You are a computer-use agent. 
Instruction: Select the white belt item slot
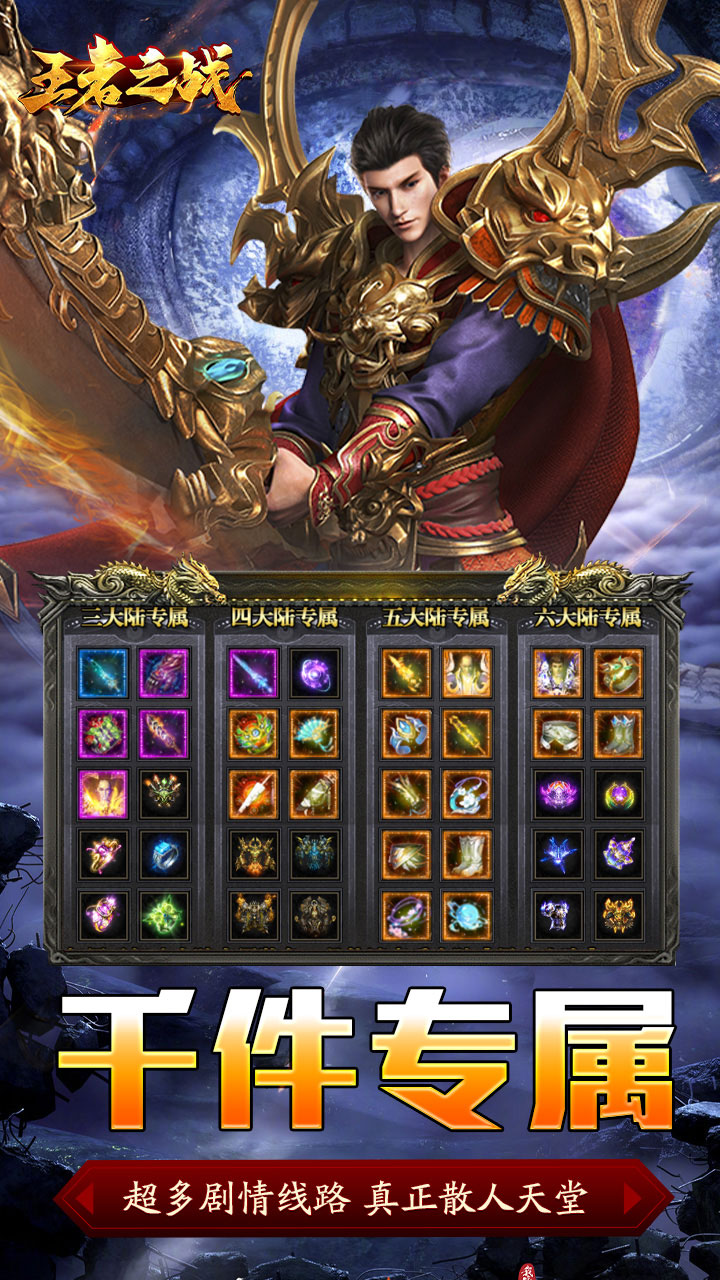coord(558,733)
